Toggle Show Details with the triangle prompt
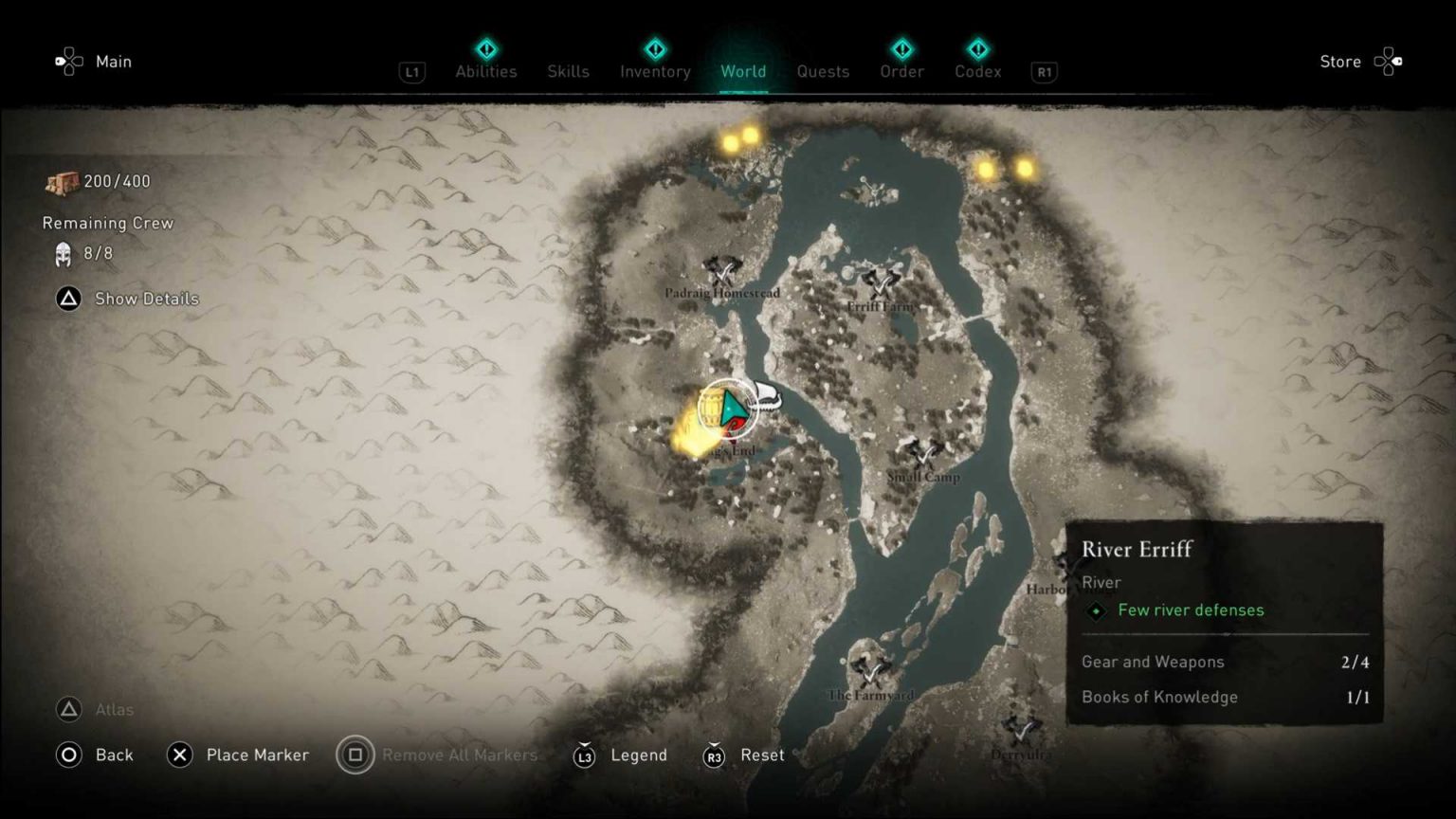Viewport: 1456px width, 819px height. click(x=67, y=299)
